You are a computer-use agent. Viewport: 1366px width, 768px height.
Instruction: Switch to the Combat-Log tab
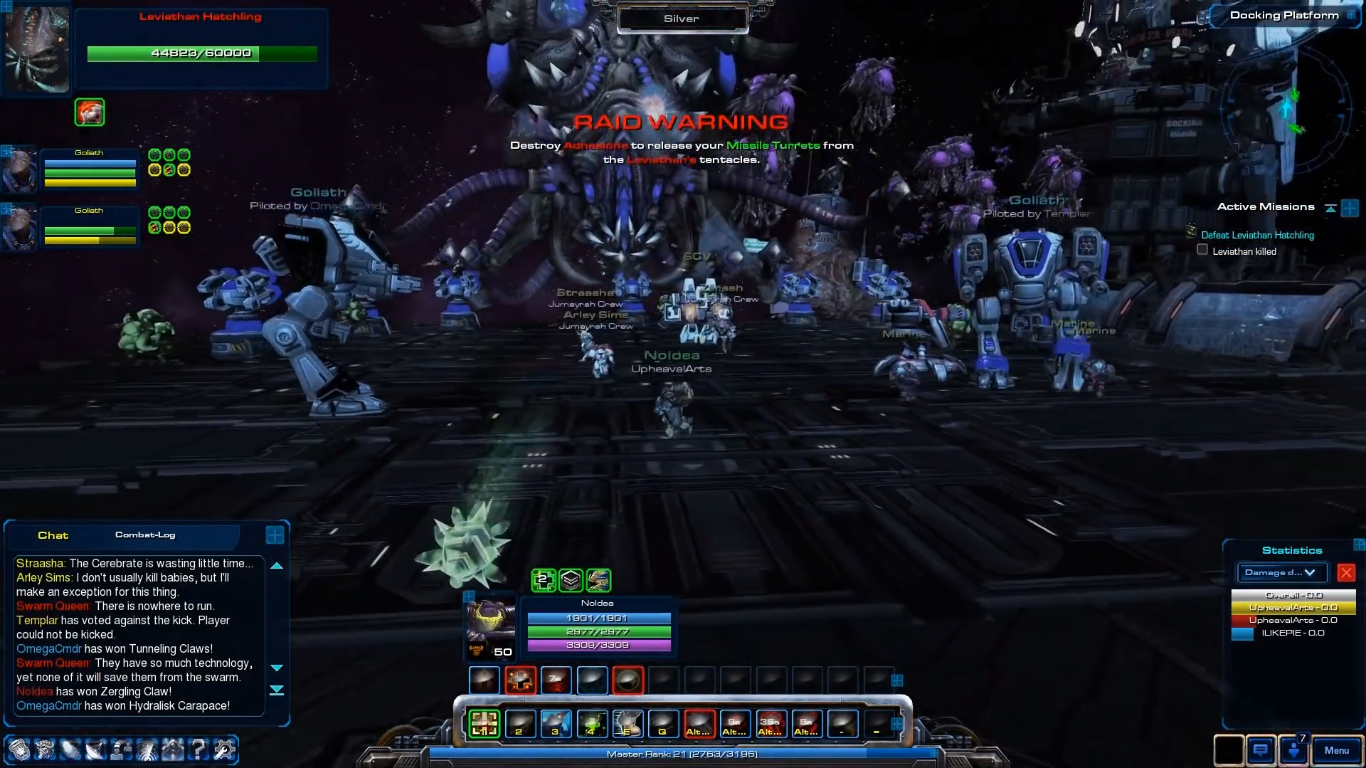(145, 535)
